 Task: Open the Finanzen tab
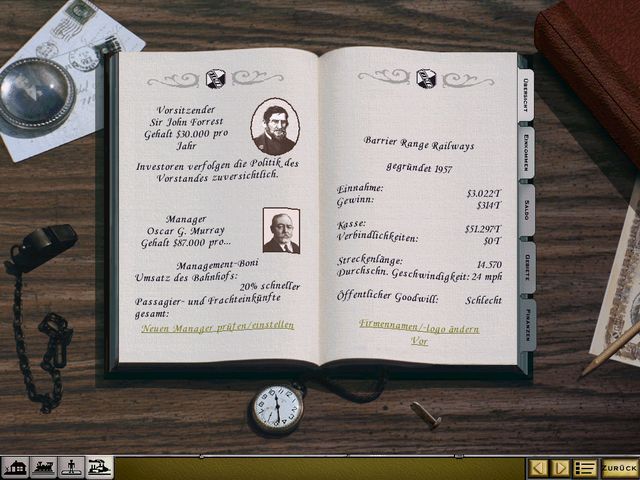(x=526, y=324)
